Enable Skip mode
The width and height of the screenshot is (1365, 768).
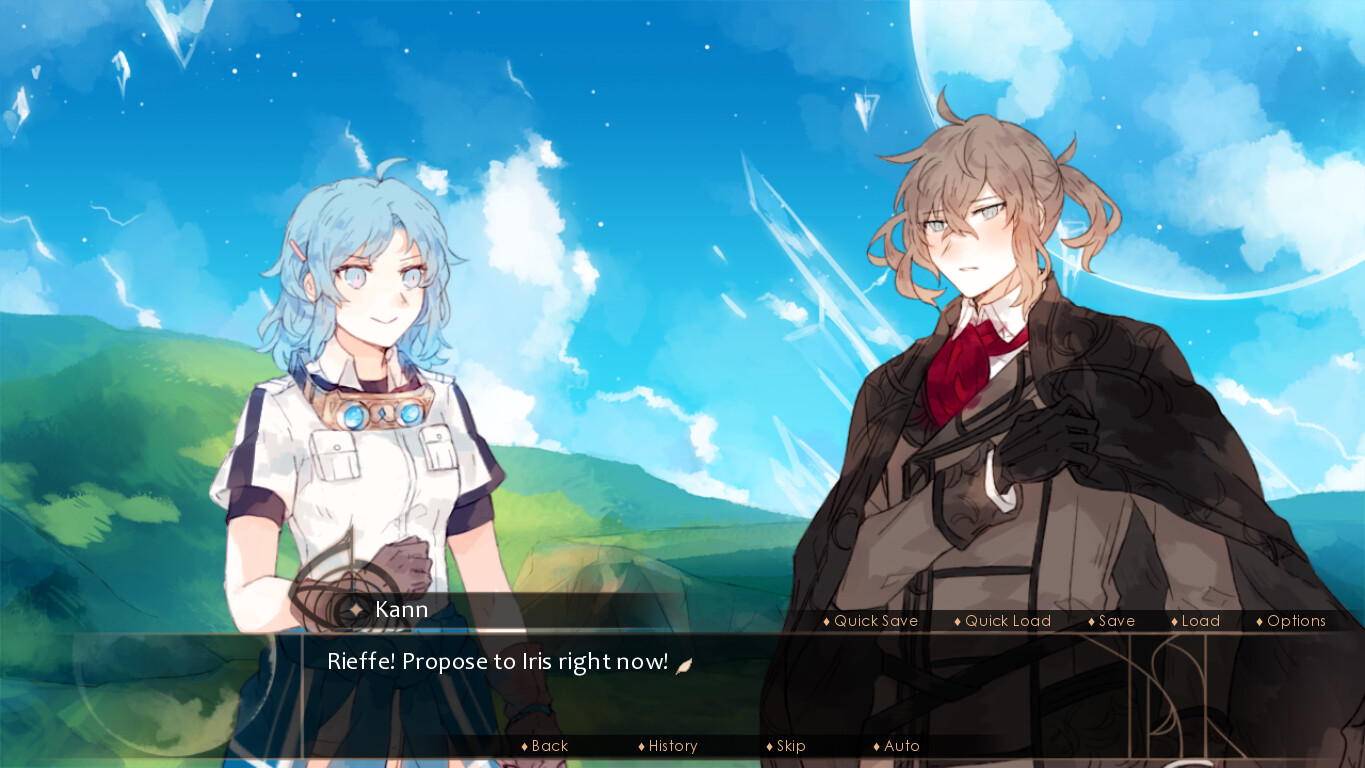[789, 745]
